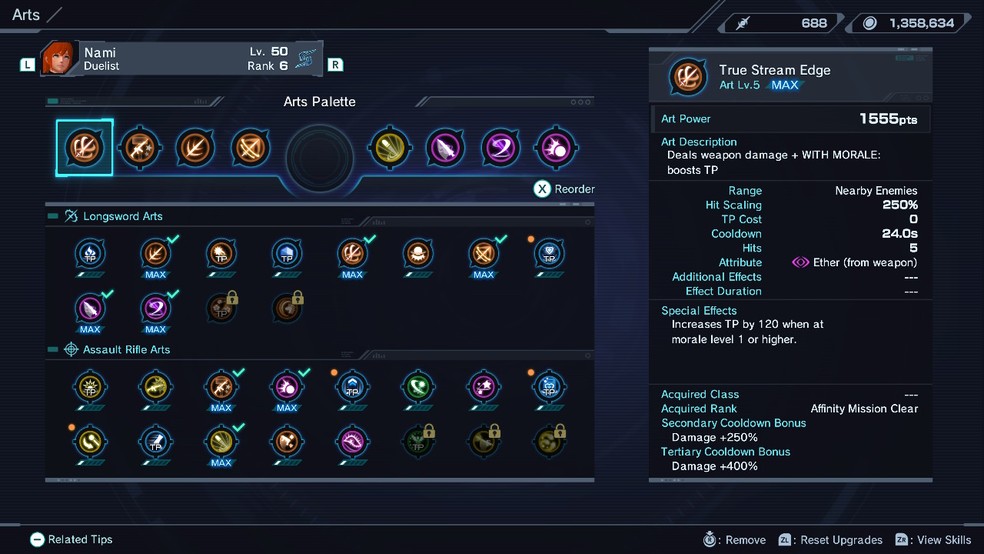Select the purple energy orb art in palette
This screenshot has height=554, width=984.
click(x=554, y=148)
